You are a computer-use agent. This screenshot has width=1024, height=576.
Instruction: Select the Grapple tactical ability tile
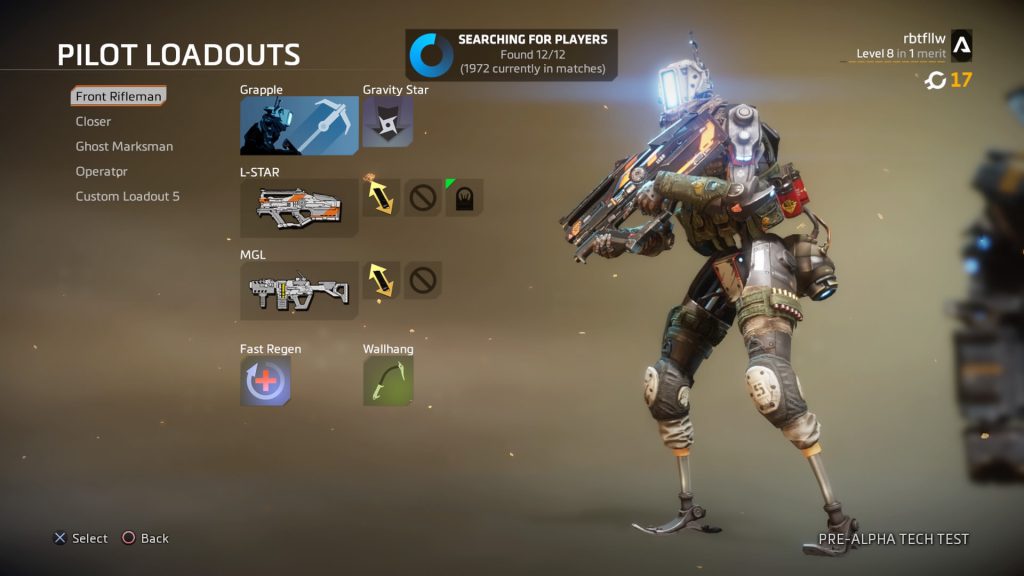point(299,126)
